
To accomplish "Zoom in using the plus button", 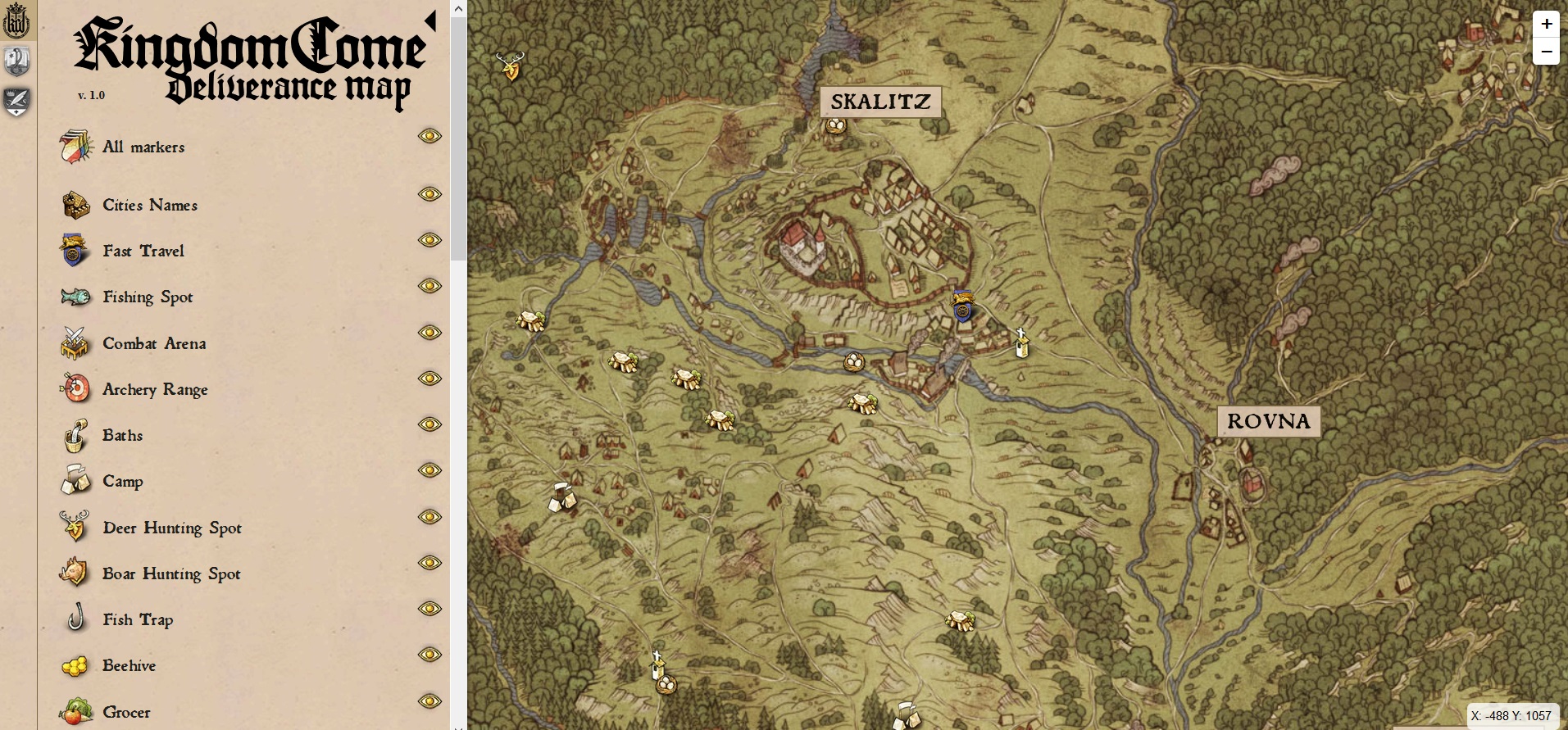I will (x=1546, y=24).
